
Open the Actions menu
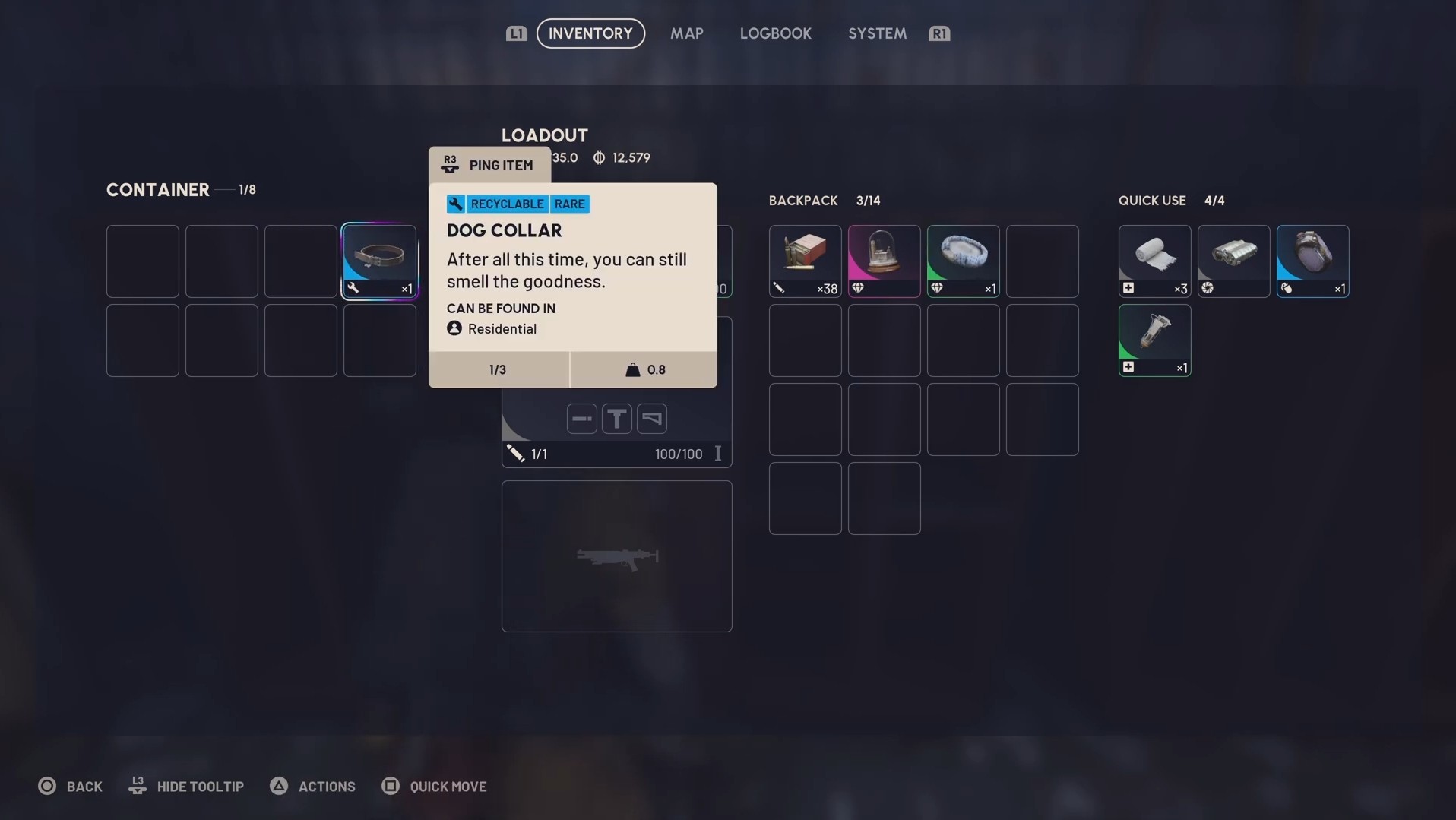tap(312, 786)
